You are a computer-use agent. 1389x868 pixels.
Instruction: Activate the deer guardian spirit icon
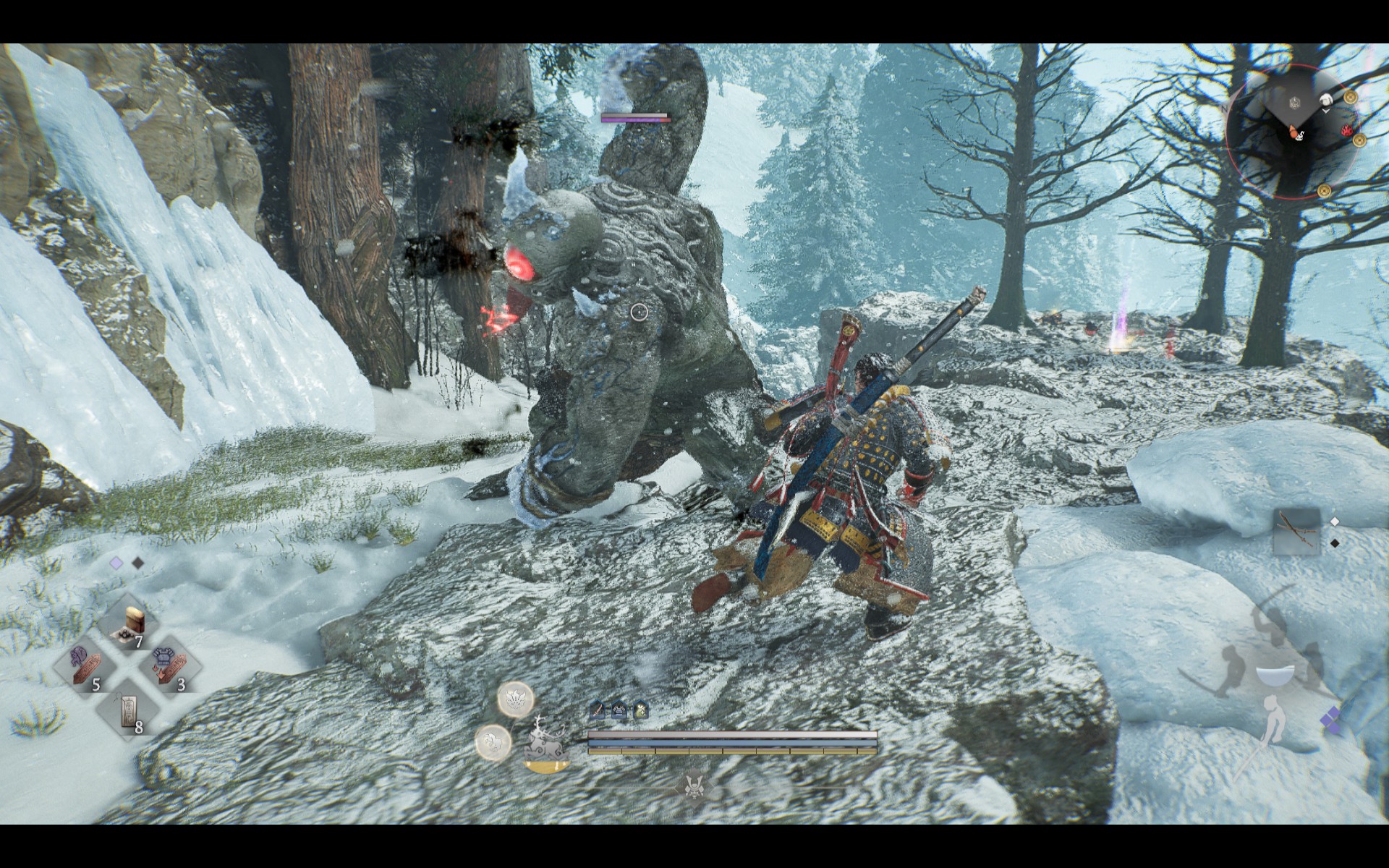pos(546,741)
